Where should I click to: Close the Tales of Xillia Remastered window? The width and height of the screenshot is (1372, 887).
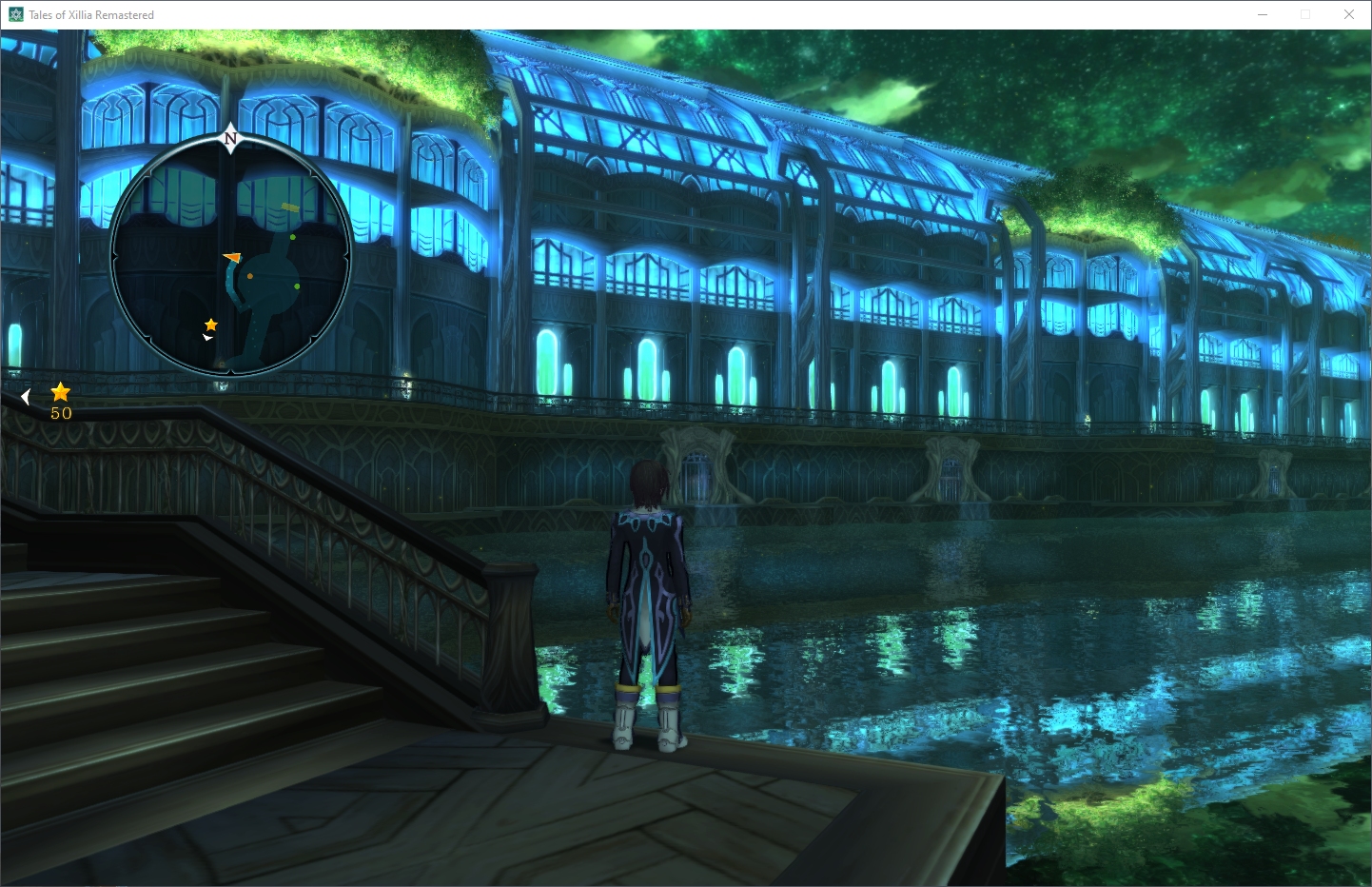tap(1348, 14)
